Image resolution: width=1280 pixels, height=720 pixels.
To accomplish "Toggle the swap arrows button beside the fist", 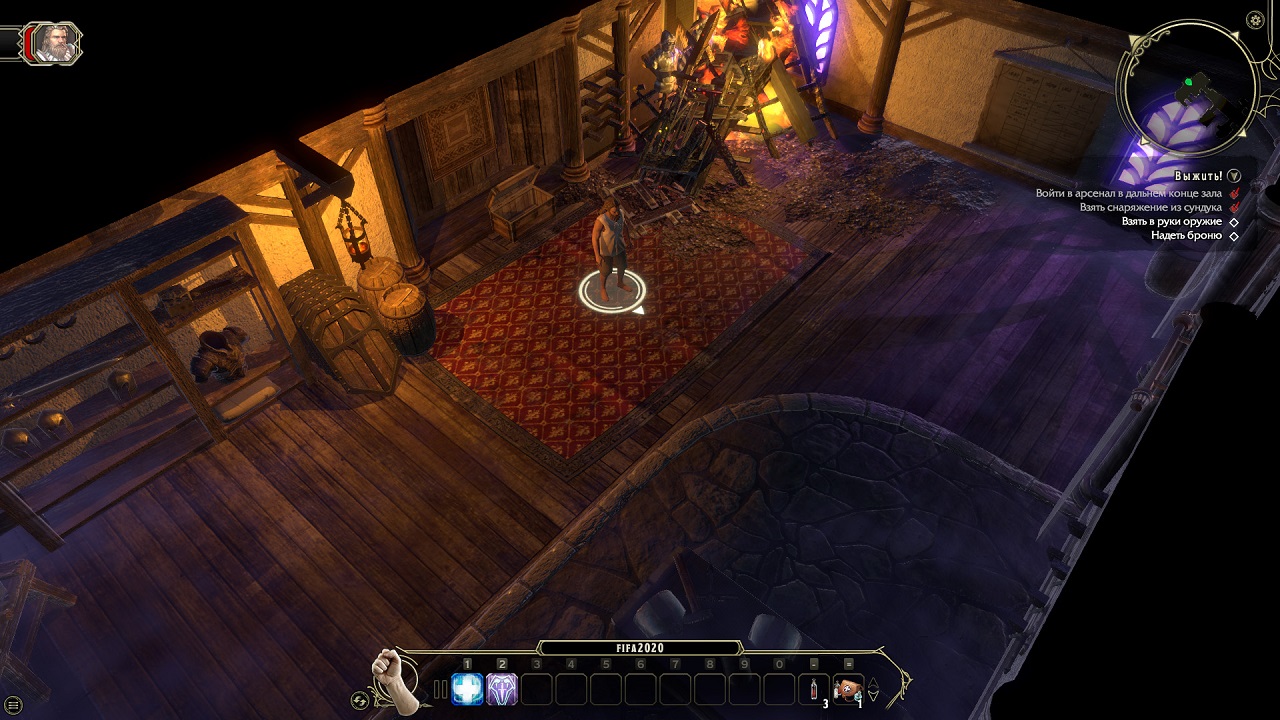I will point(360,700).
